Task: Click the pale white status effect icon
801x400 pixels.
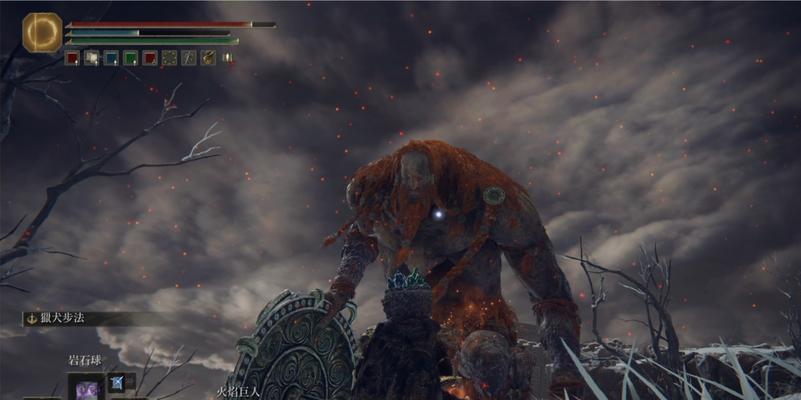Action: point(91,58)
